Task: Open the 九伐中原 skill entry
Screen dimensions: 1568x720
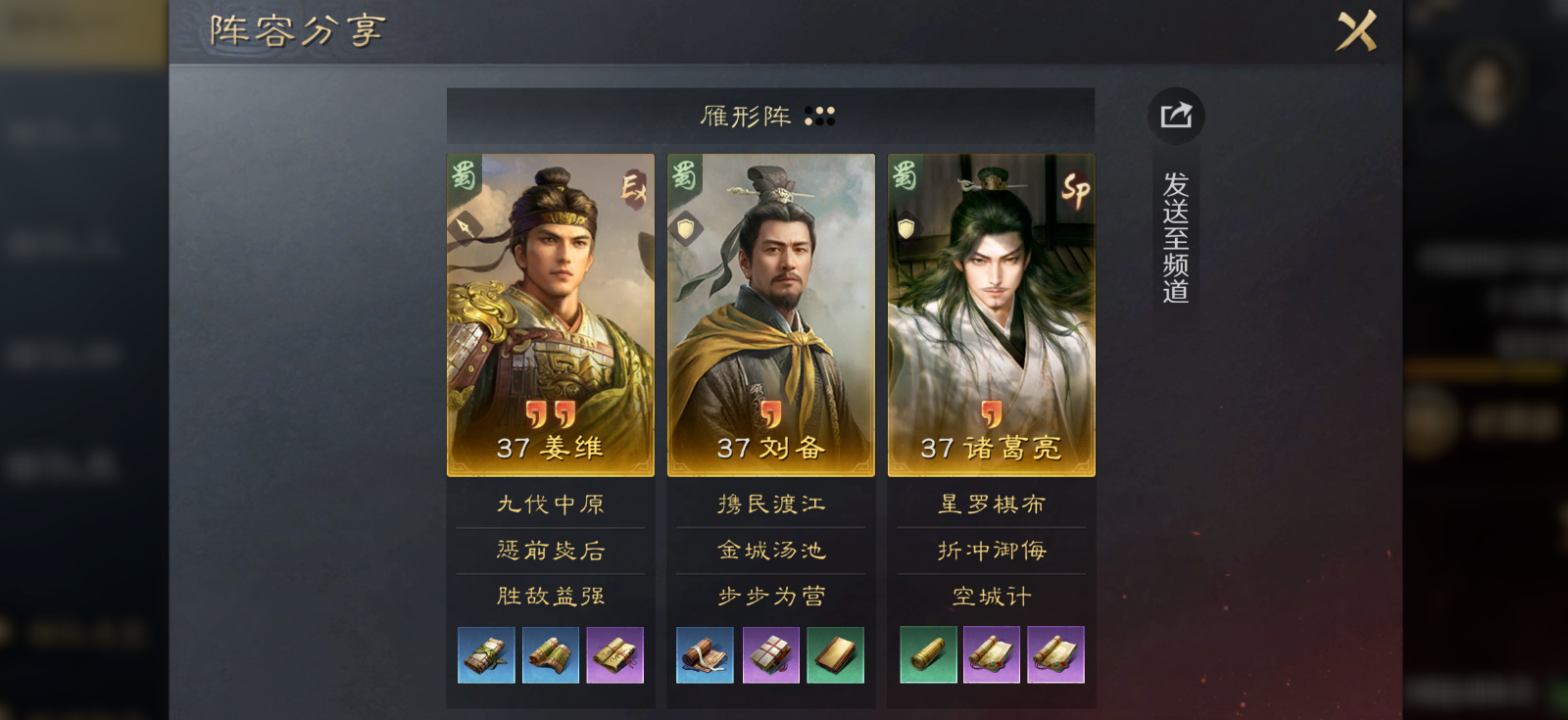Action: click(x=550, y=504)
